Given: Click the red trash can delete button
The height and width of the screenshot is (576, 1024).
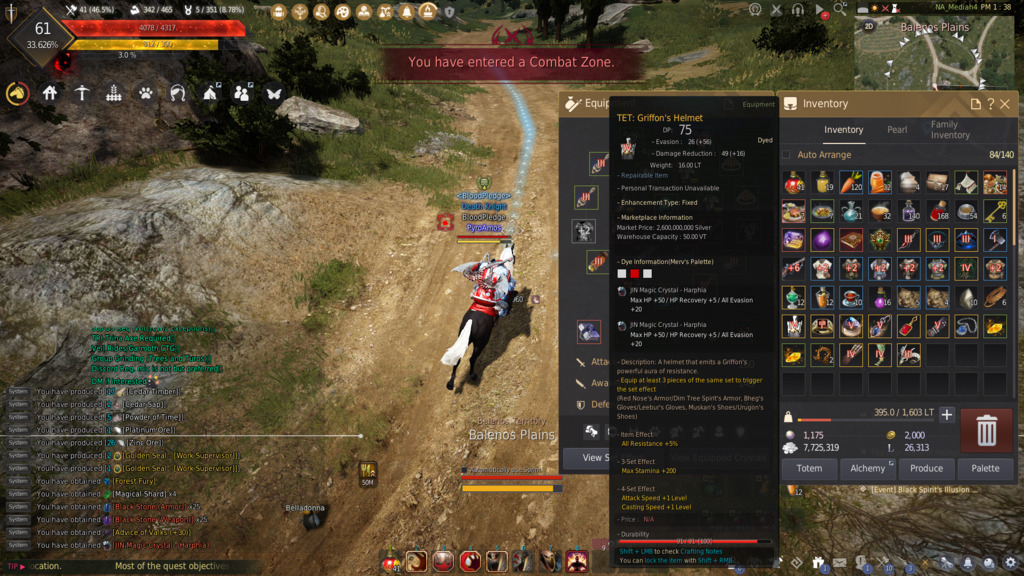Looking at the screenshot, I should pyautogui.click(x=986, y=430).
